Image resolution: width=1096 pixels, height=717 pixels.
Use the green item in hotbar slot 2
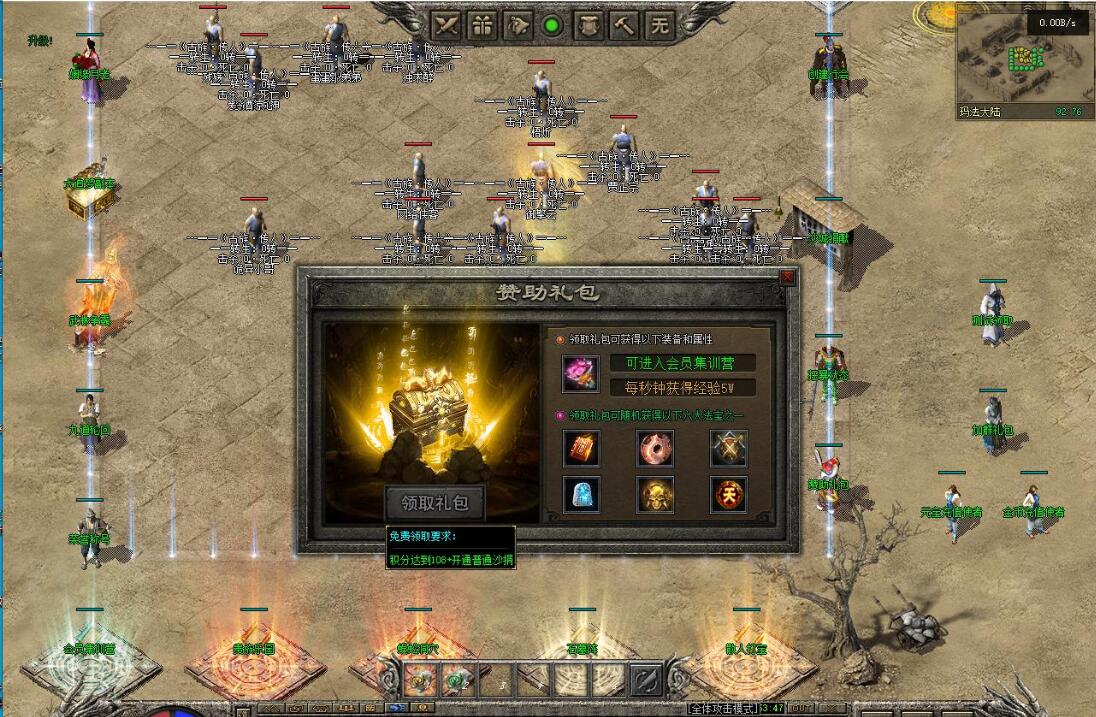pos(457,680)
